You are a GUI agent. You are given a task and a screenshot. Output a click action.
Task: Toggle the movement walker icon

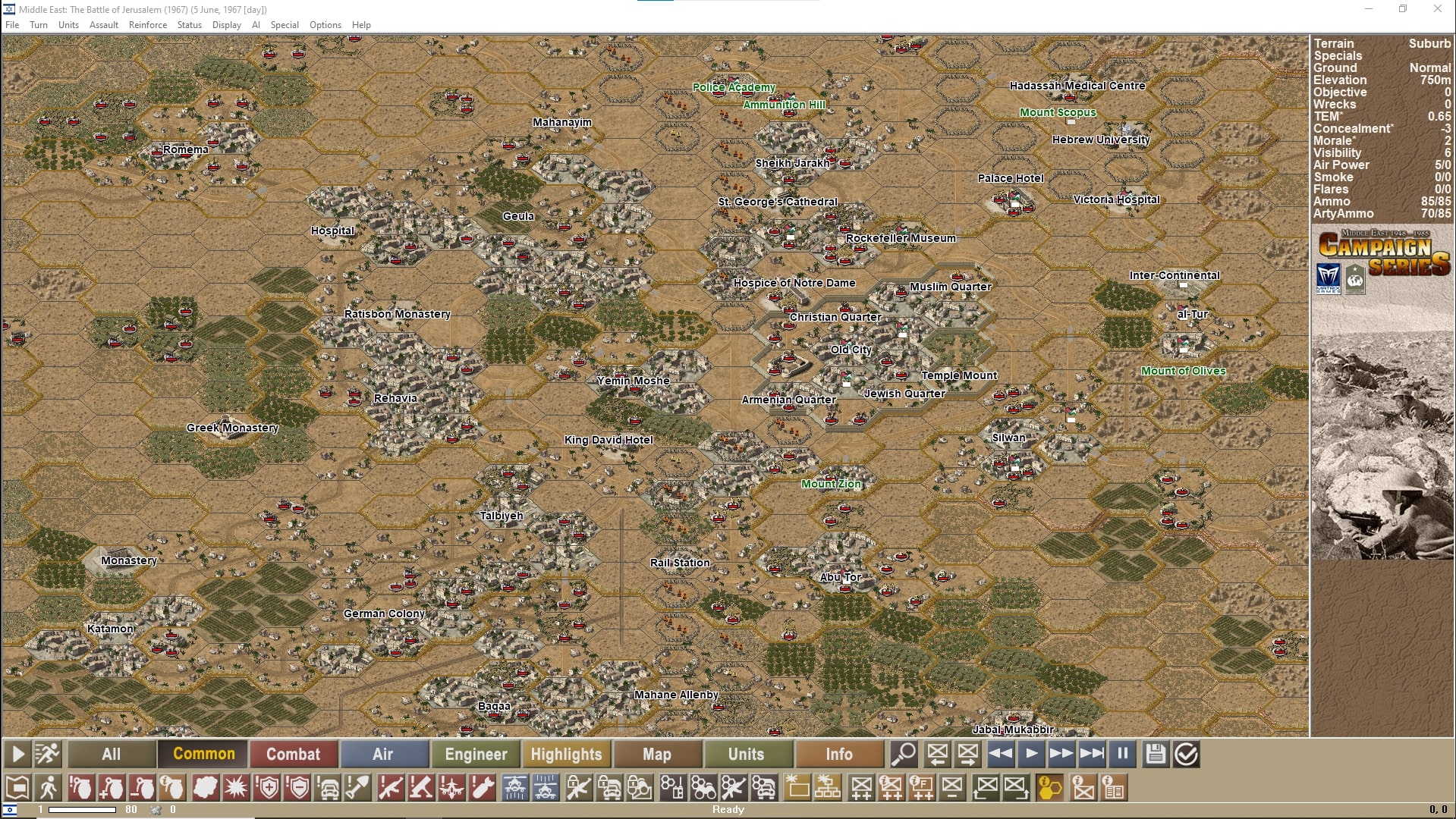pos(49,788)
